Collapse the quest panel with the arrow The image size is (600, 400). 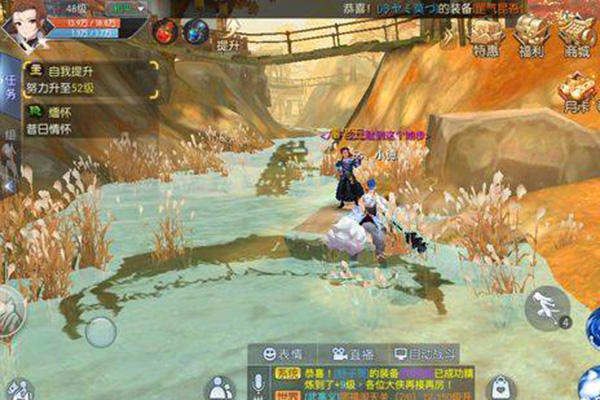9,186
